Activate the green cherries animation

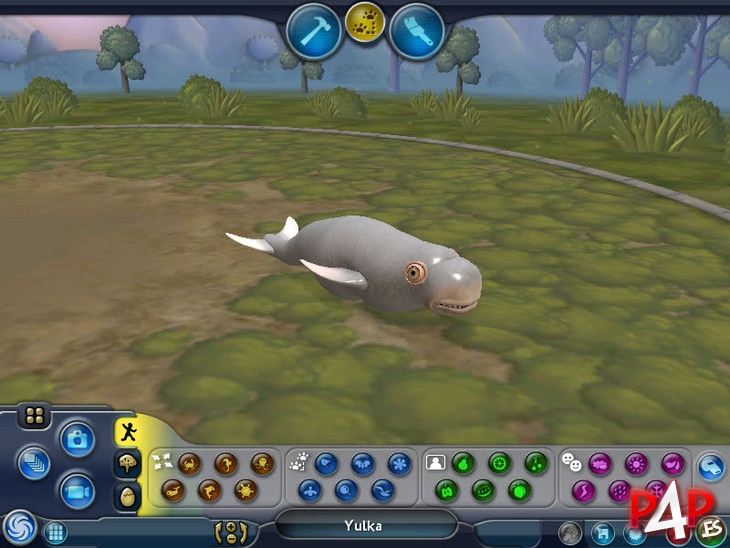click(536, 463)
